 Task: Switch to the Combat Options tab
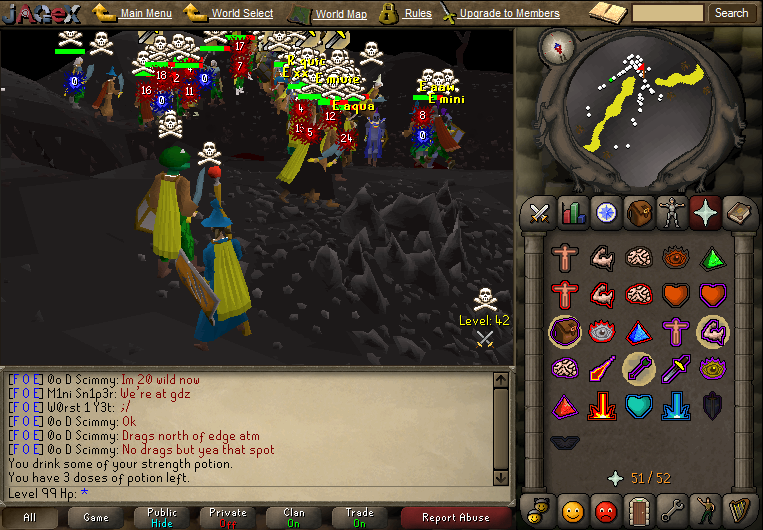pos(540,212)
